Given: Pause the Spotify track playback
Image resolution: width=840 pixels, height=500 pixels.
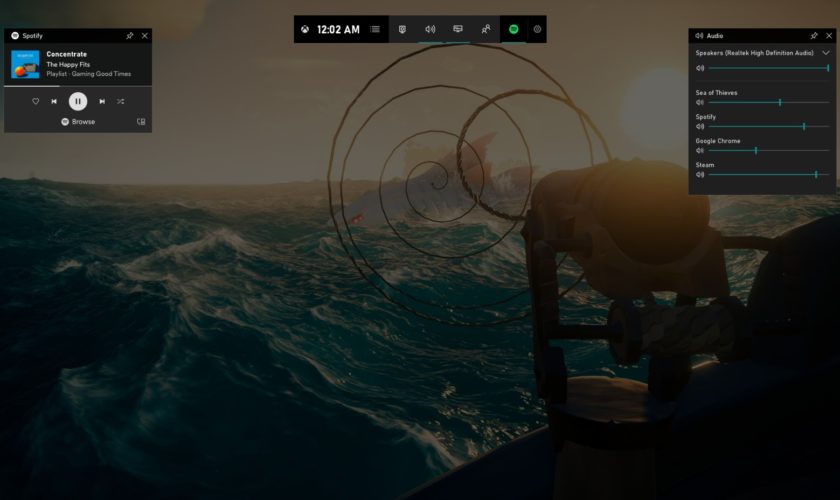Looking at the screenshot, I should [x=78, y=101].
